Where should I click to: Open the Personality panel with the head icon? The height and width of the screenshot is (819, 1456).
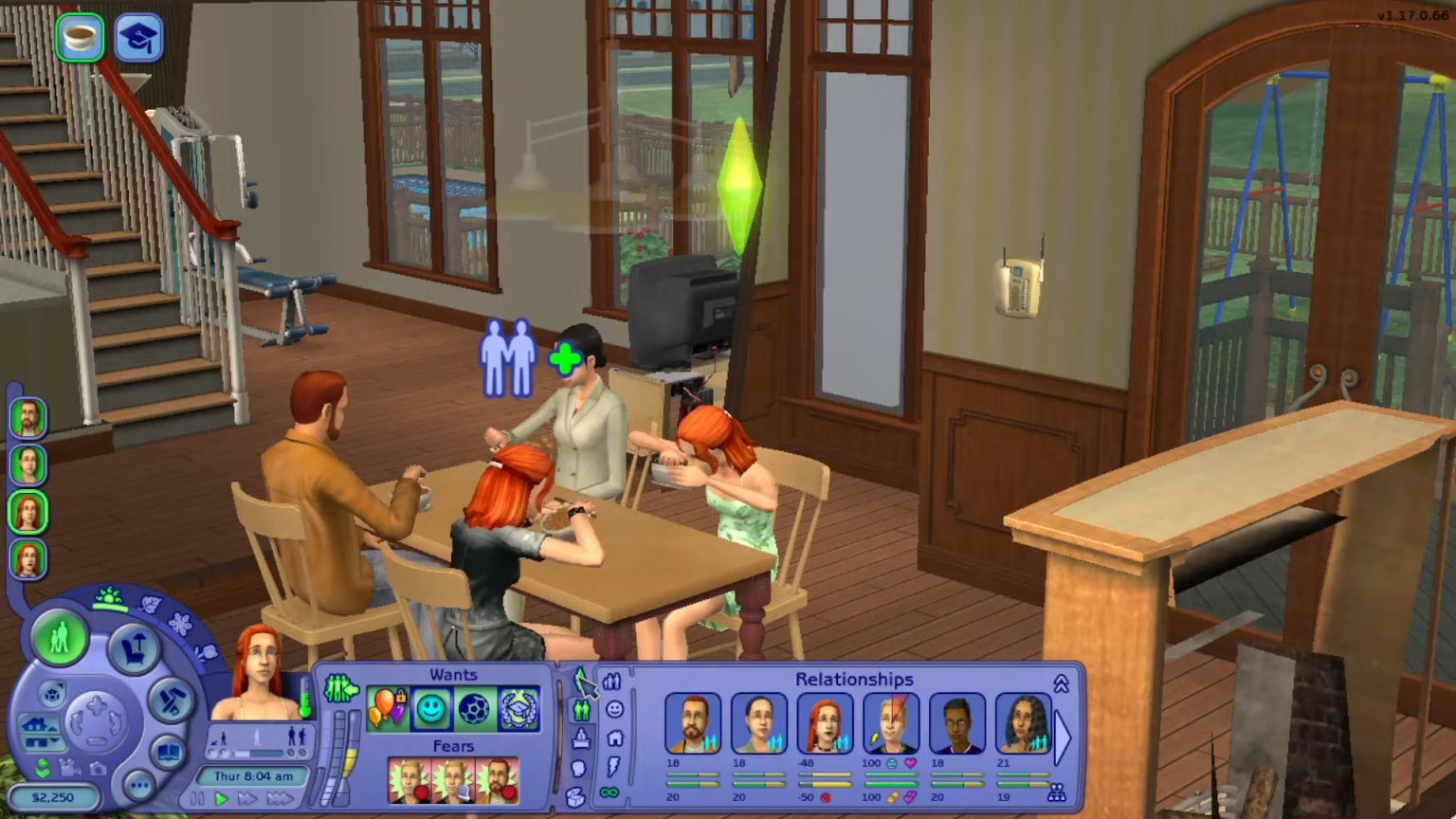578,768
